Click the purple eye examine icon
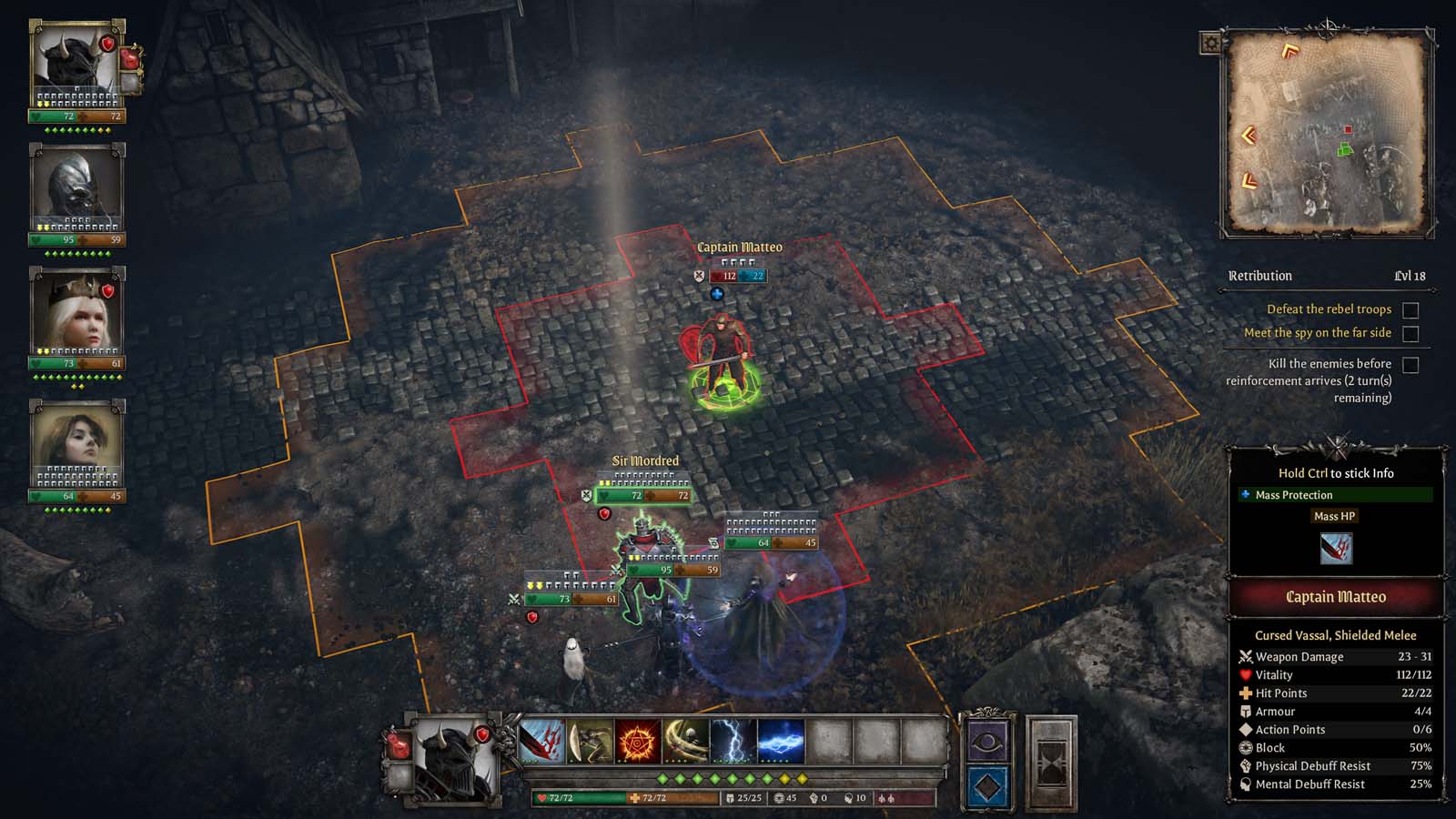 coord(987,740)
